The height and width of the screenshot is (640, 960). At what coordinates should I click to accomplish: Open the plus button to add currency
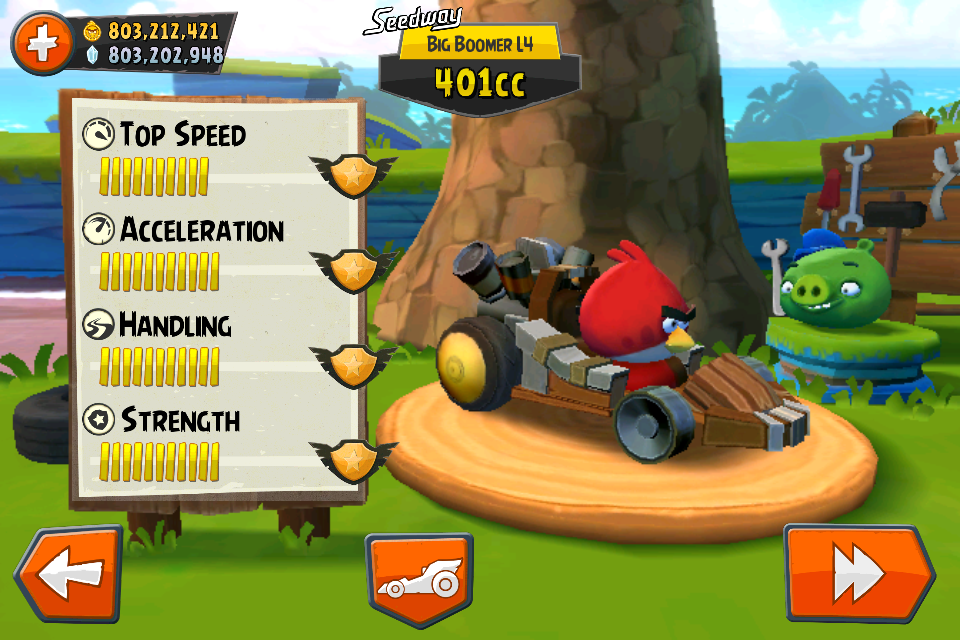[x=42, y=44]
